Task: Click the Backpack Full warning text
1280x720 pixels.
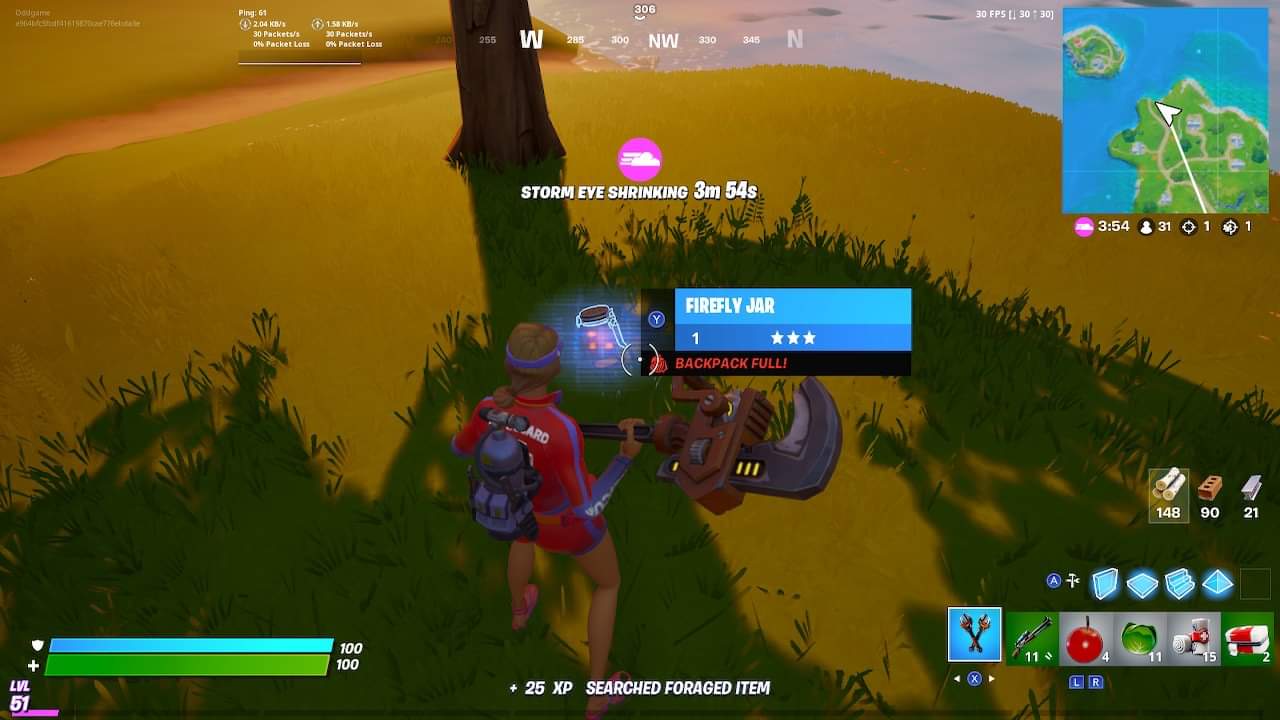Action: [730, 363]
